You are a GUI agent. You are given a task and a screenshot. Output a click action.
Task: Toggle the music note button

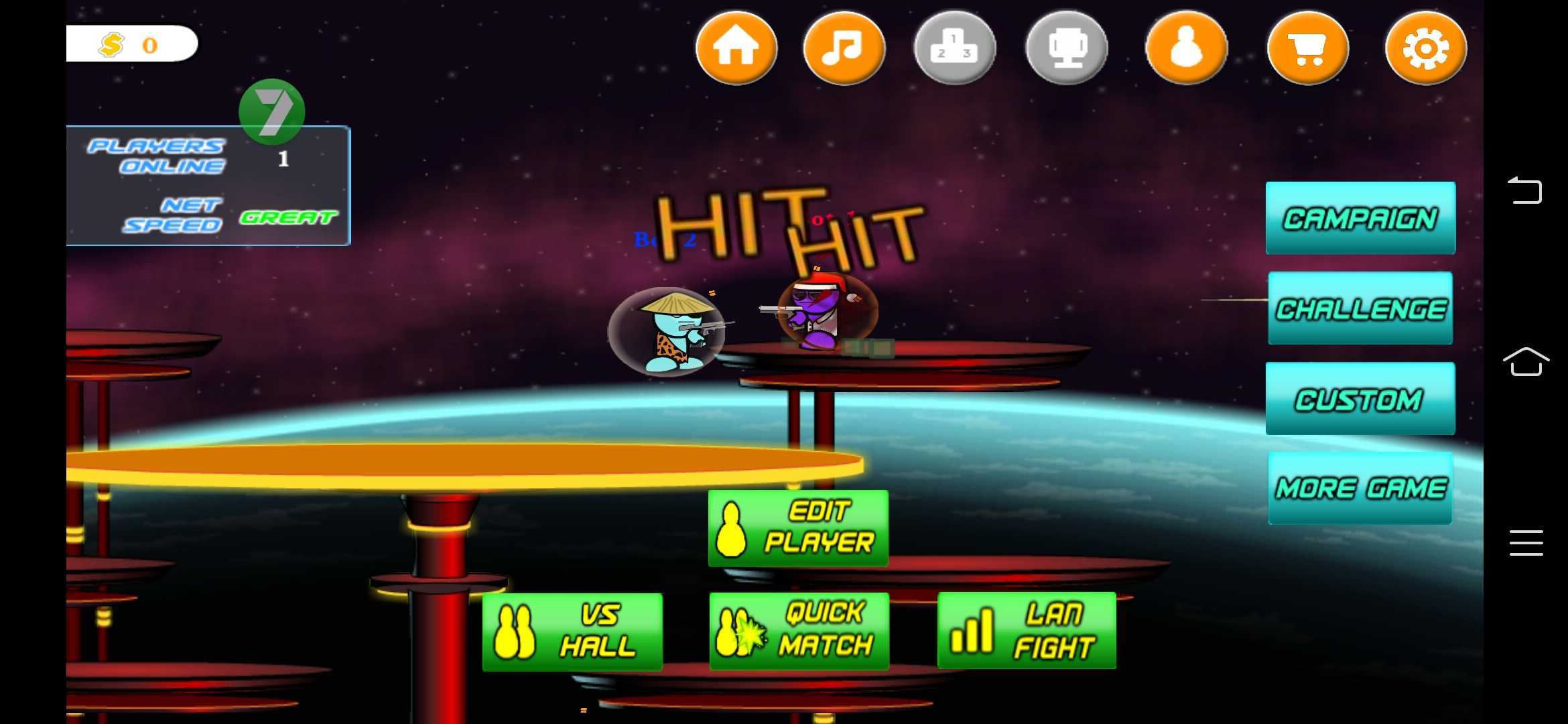(x=844, y=48)
